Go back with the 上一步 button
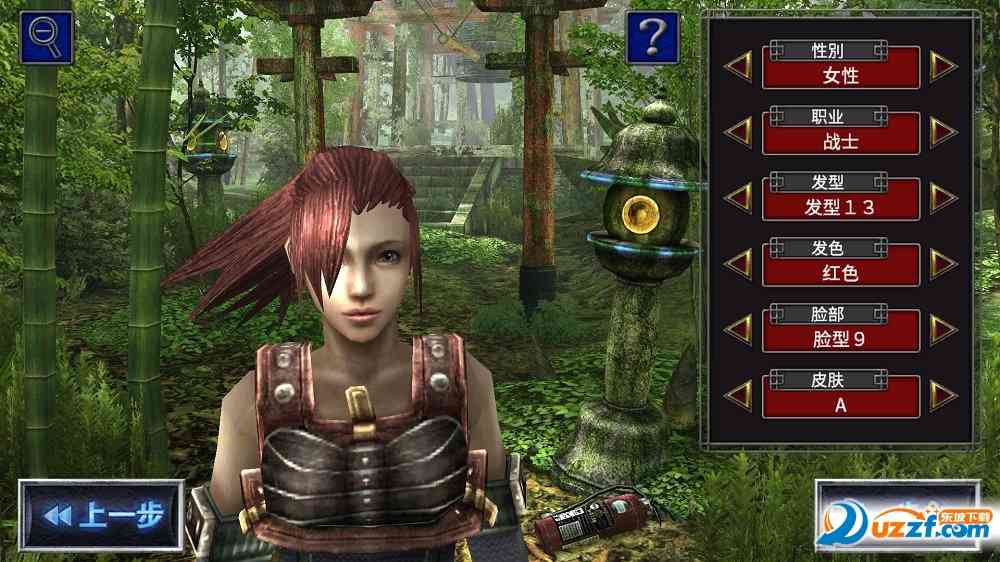1000x562 pixels. click(101, 515)
